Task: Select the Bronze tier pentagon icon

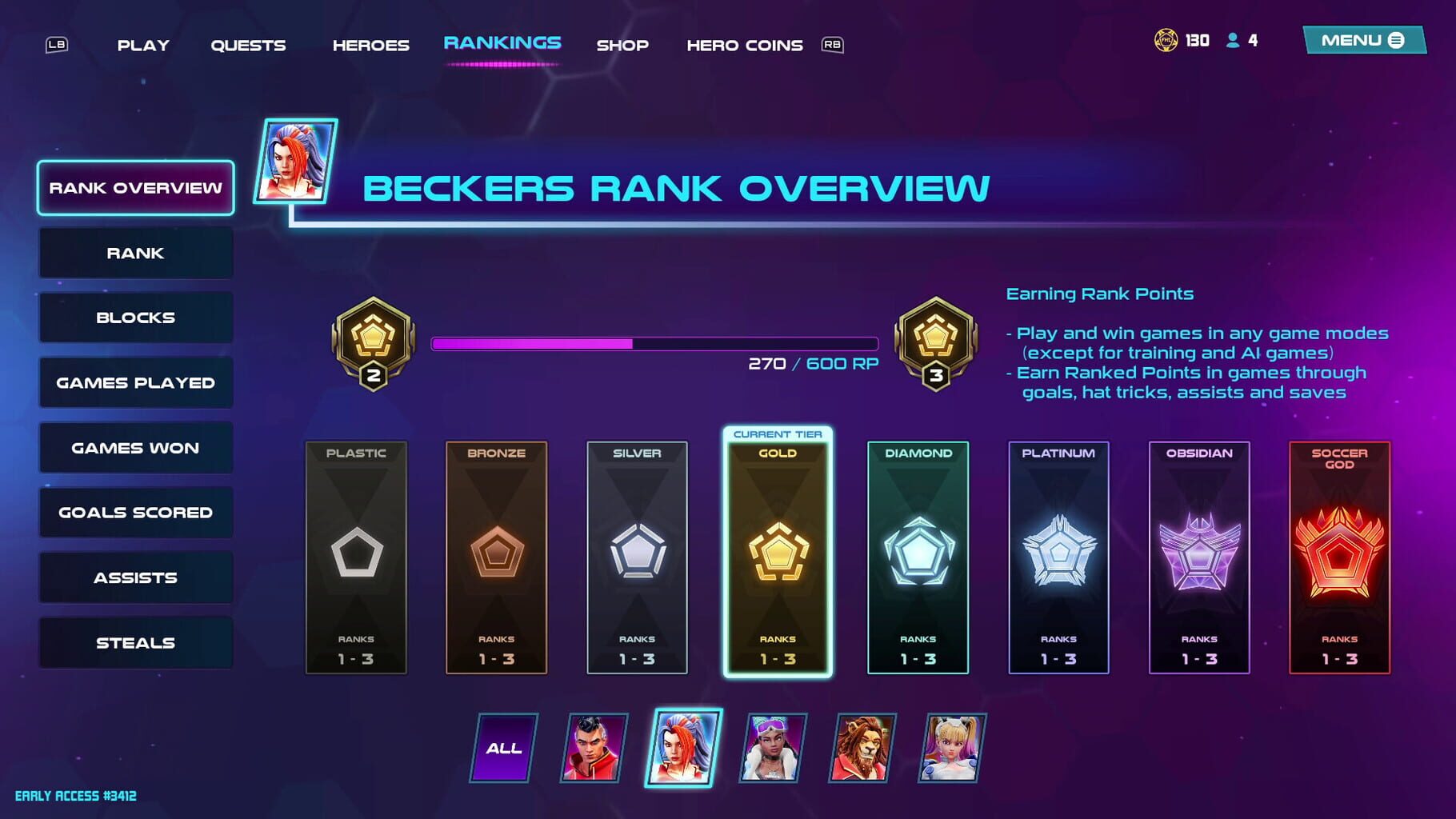Action: [x=497, y=552]
